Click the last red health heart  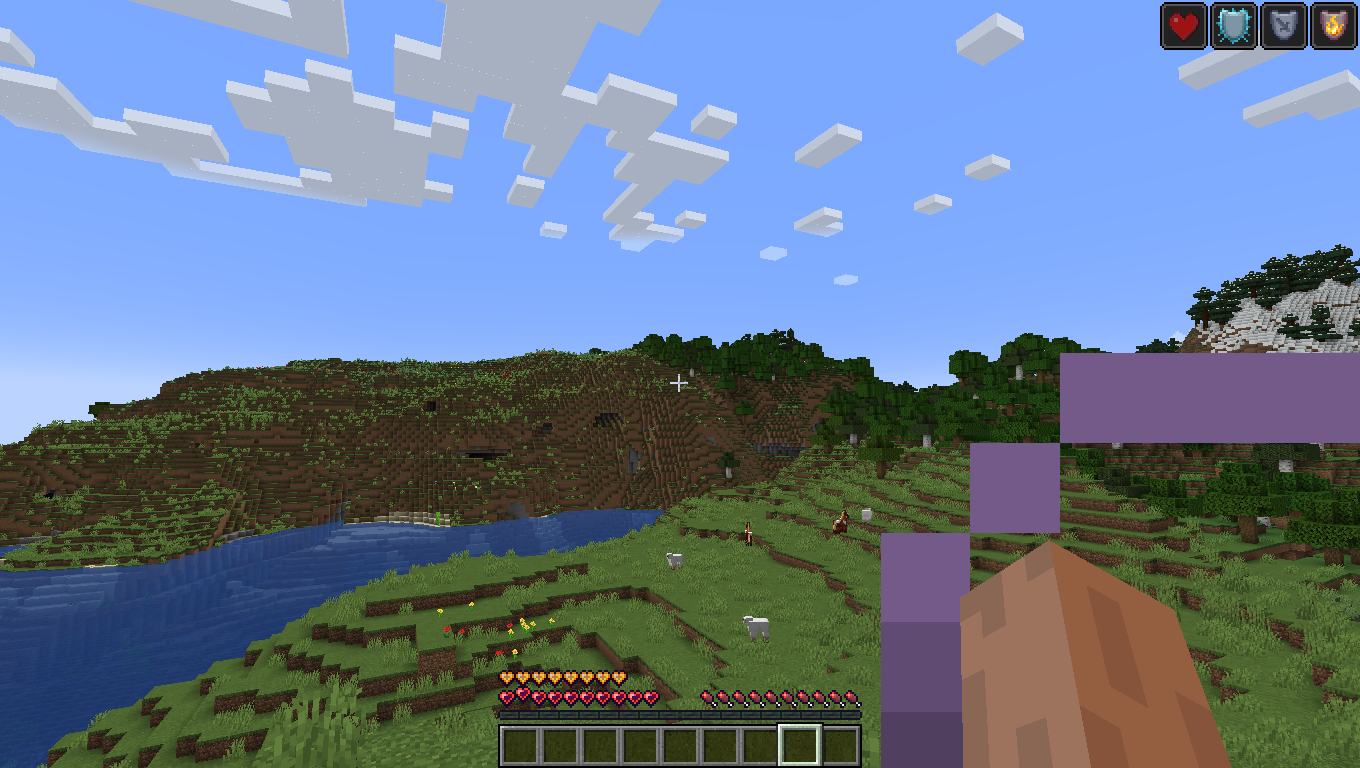[651, 698]
